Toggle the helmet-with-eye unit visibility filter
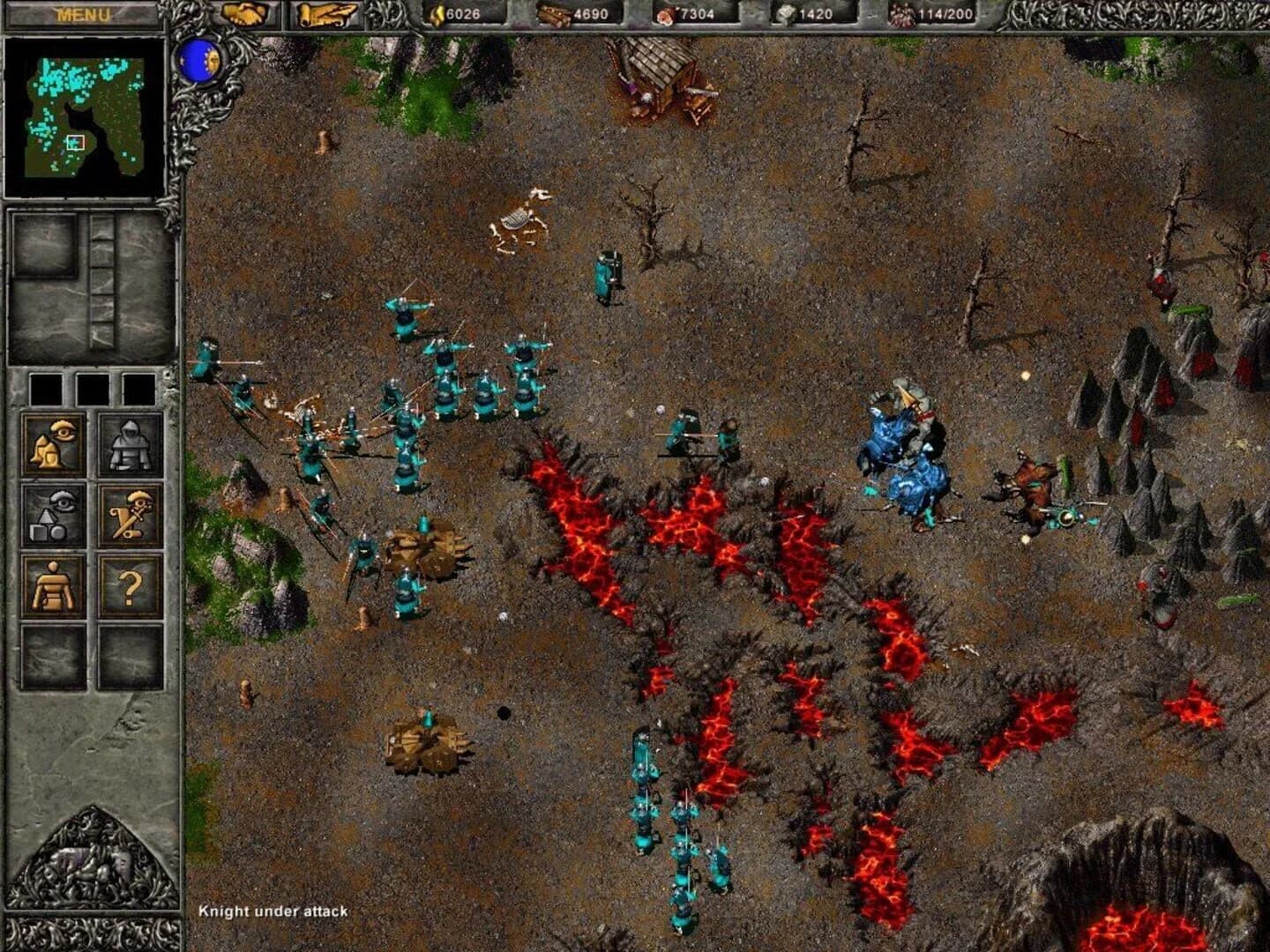 (x=51, y=443)
